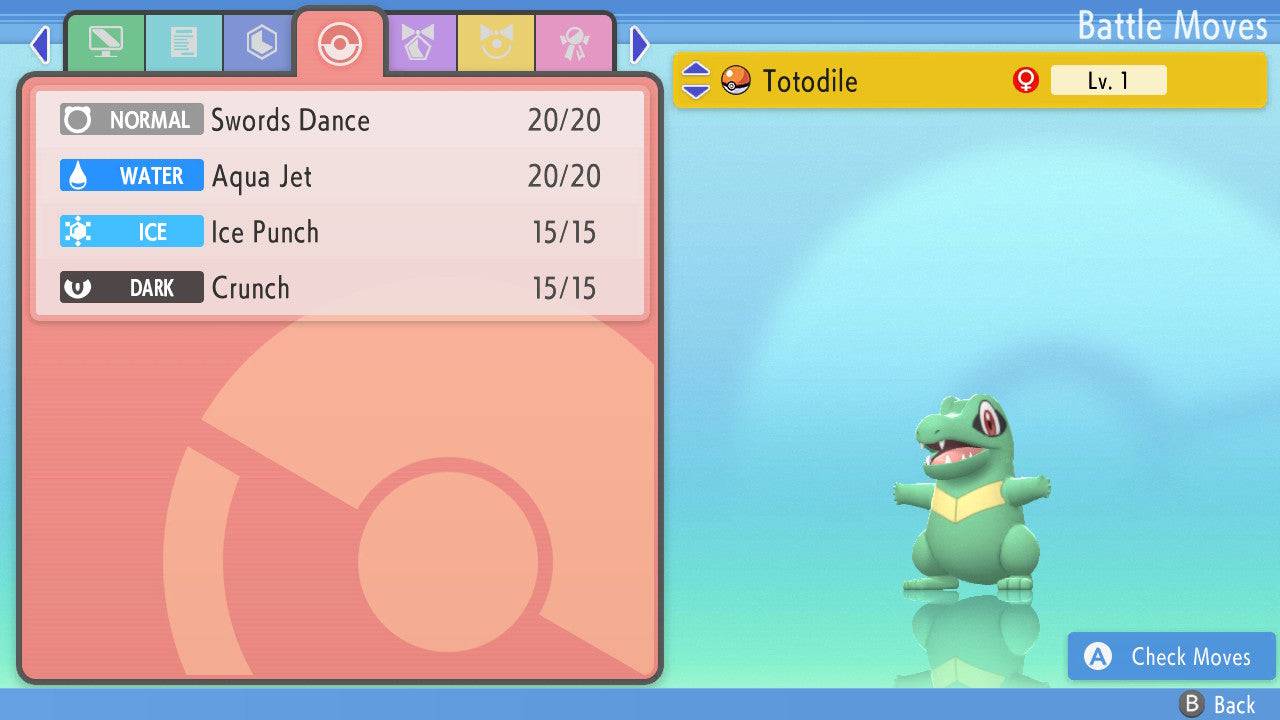Select the Swords Dance move row
1280x720 pixels.
tap(340, 120)
